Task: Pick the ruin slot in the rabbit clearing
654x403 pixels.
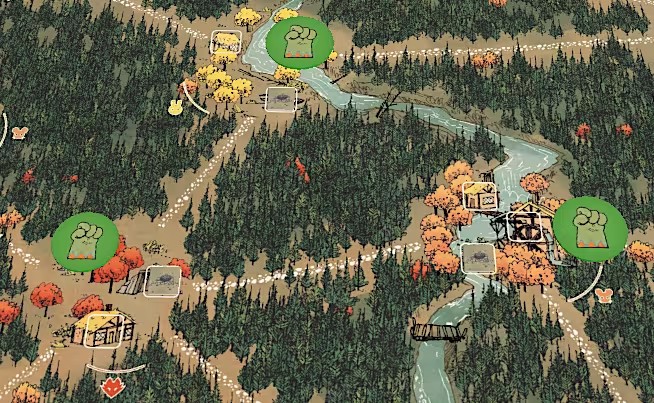Action: point(282,98)
